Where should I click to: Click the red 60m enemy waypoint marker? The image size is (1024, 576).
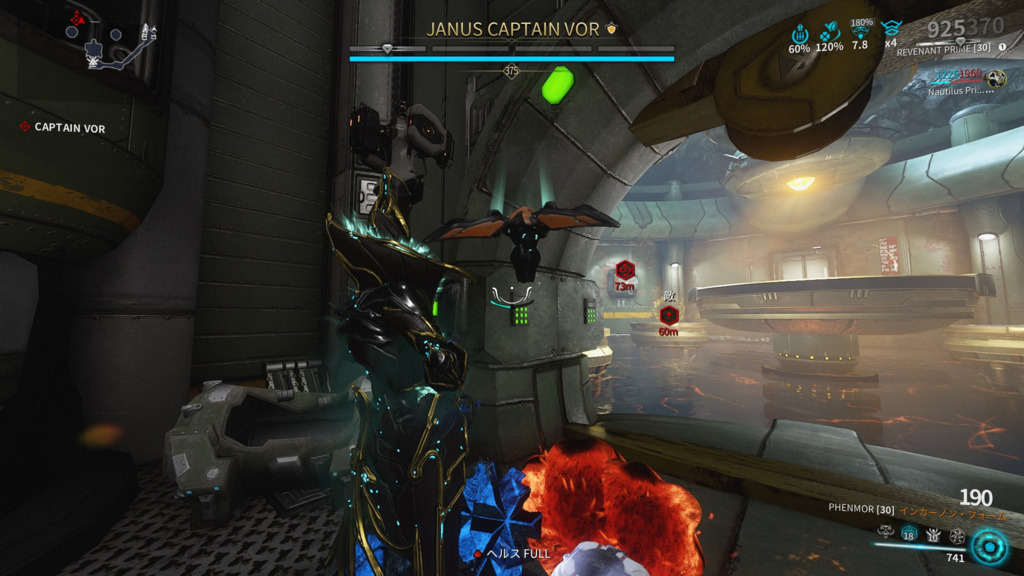tap(668, 315)
